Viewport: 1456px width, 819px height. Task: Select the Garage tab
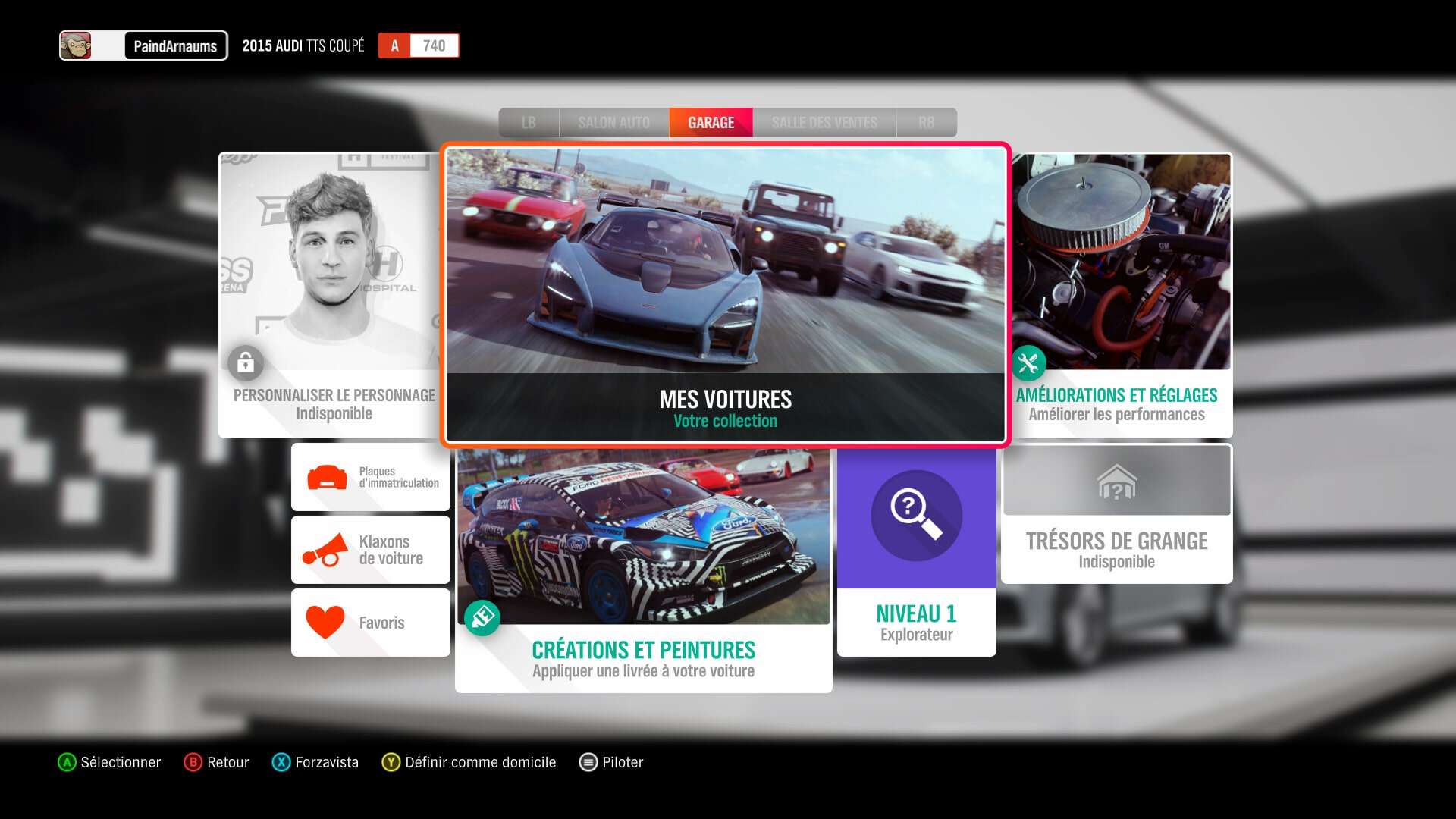(x=711, y=123)
